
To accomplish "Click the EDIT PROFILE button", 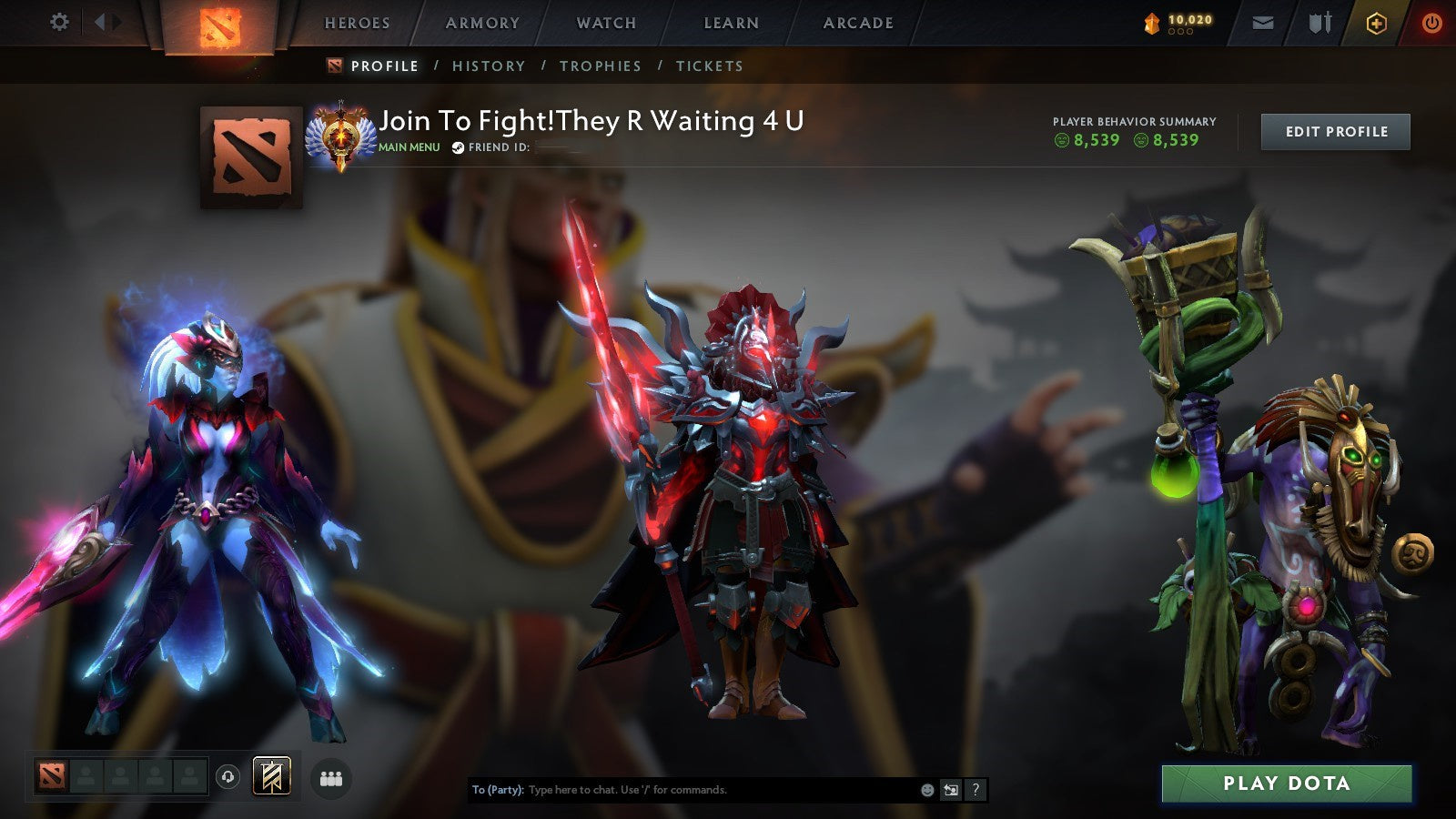I will [x=1334, y=131].
